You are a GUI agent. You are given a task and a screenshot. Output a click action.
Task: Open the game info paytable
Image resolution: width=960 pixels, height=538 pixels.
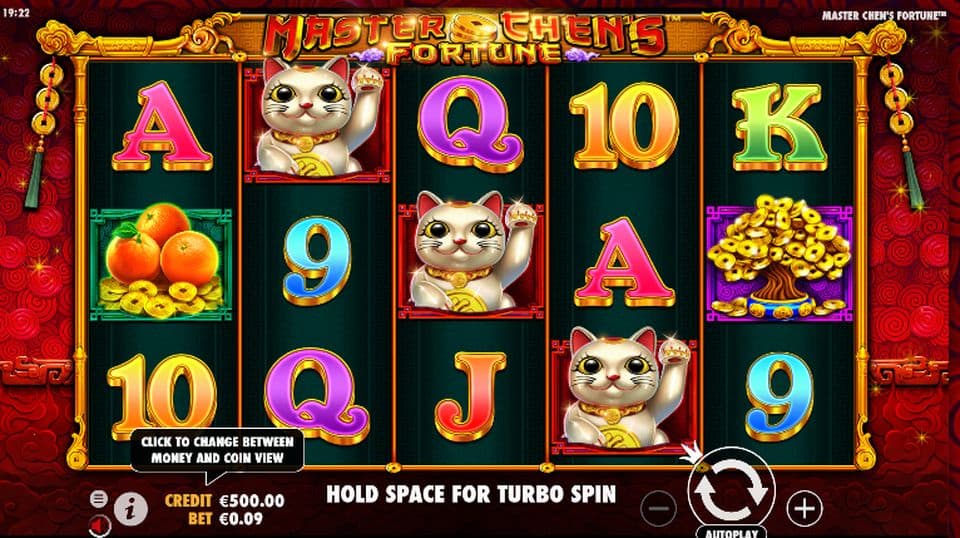[129, 508]
